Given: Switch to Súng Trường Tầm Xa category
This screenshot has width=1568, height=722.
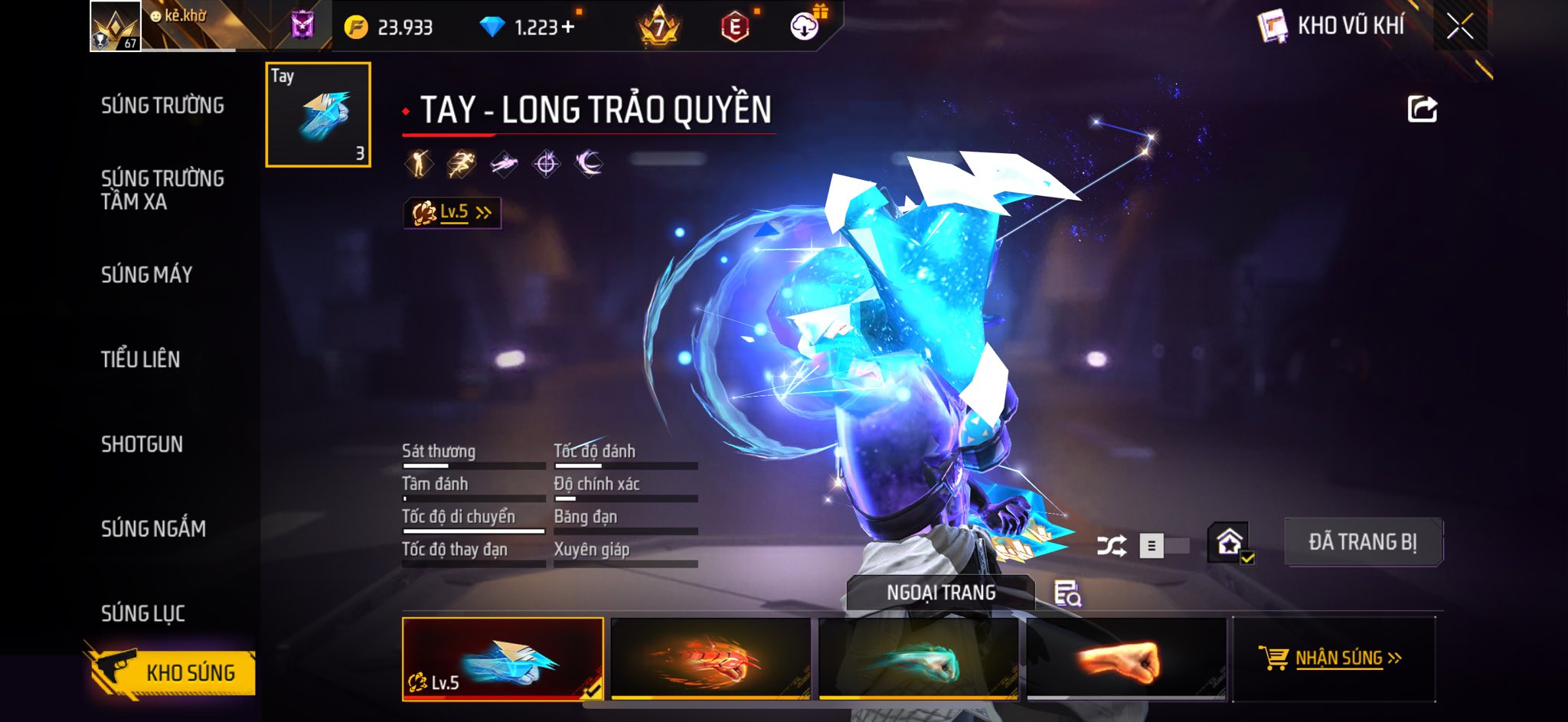Looking at the screenshot, I should point(162,190).
